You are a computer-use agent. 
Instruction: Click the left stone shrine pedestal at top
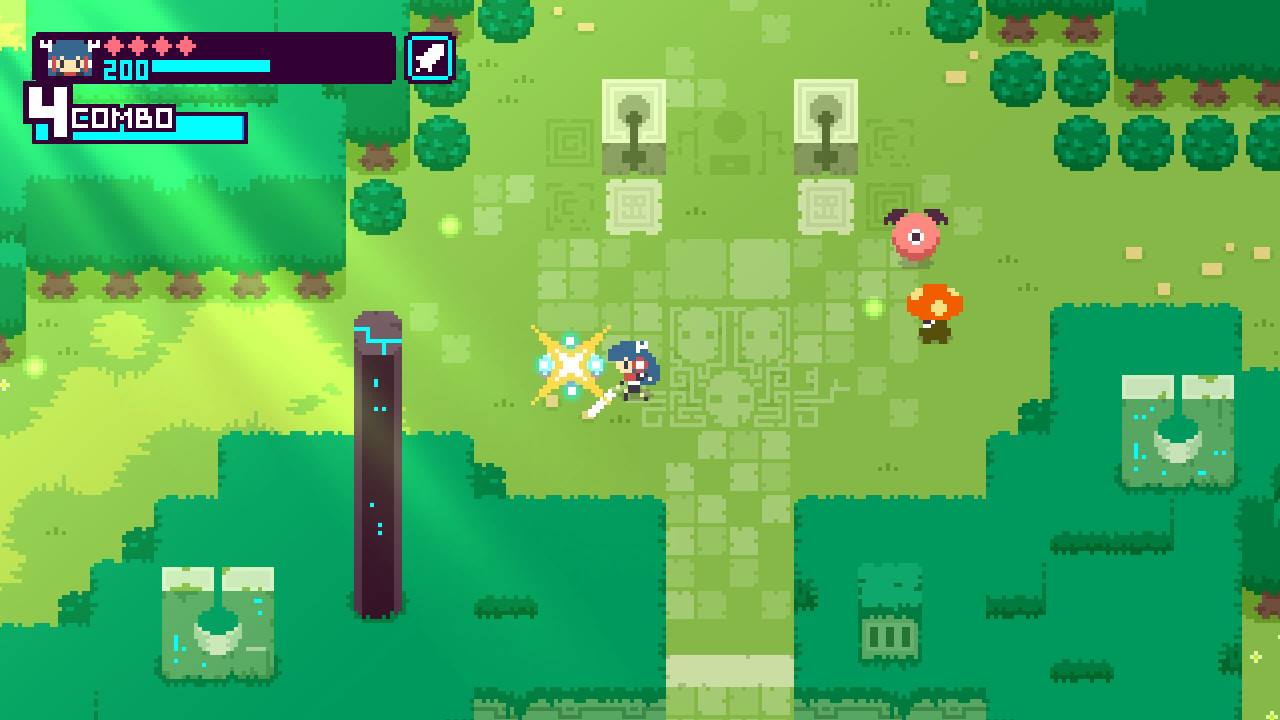632,125
